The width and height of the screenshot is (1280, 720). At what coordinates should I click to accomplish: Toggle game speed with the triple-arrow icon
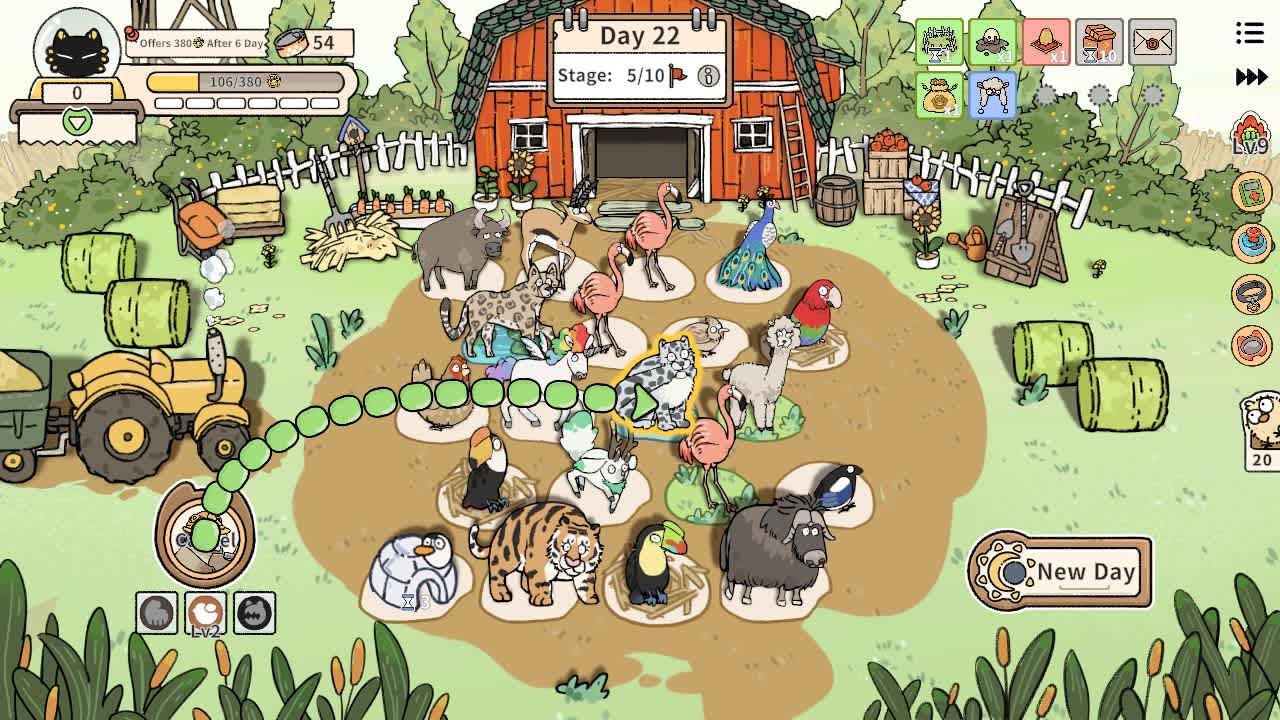(x=1251, y=74)
